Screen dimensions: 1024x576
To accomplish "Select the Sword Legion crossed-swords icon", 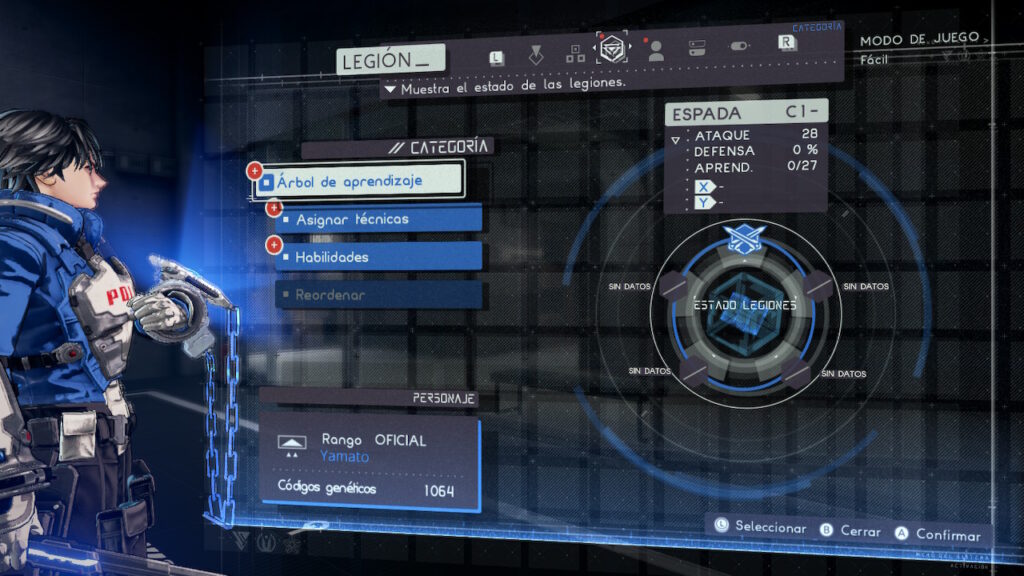I will tap(744, 238).
